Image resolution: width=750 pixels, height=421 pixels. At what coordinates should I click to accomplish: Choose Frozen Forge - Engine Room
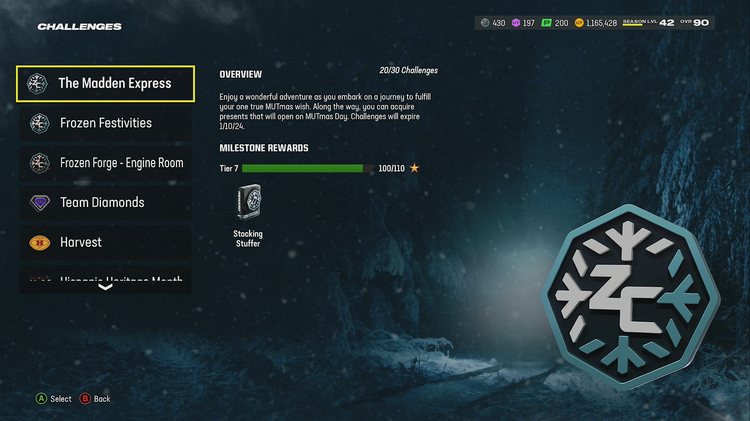105,162
